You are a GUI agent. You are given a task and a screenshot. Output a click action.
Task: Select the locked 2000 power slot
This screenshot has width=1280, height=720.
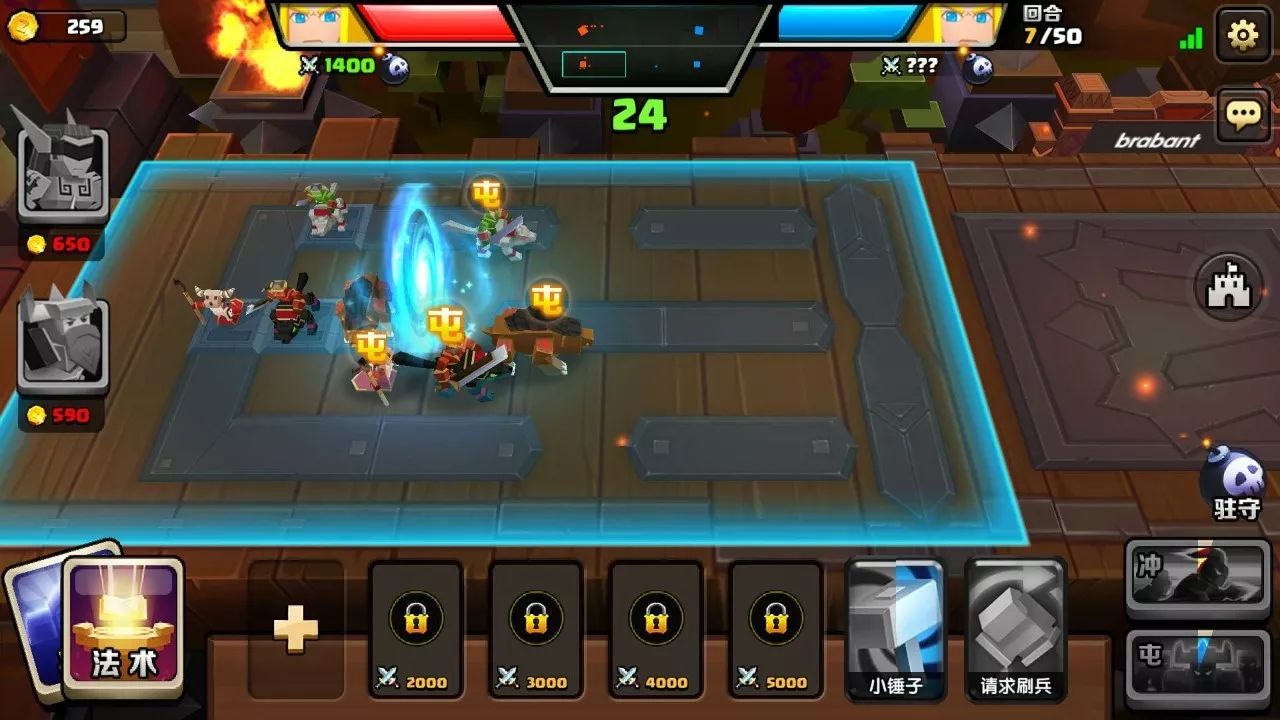click(x=416, y=629)
